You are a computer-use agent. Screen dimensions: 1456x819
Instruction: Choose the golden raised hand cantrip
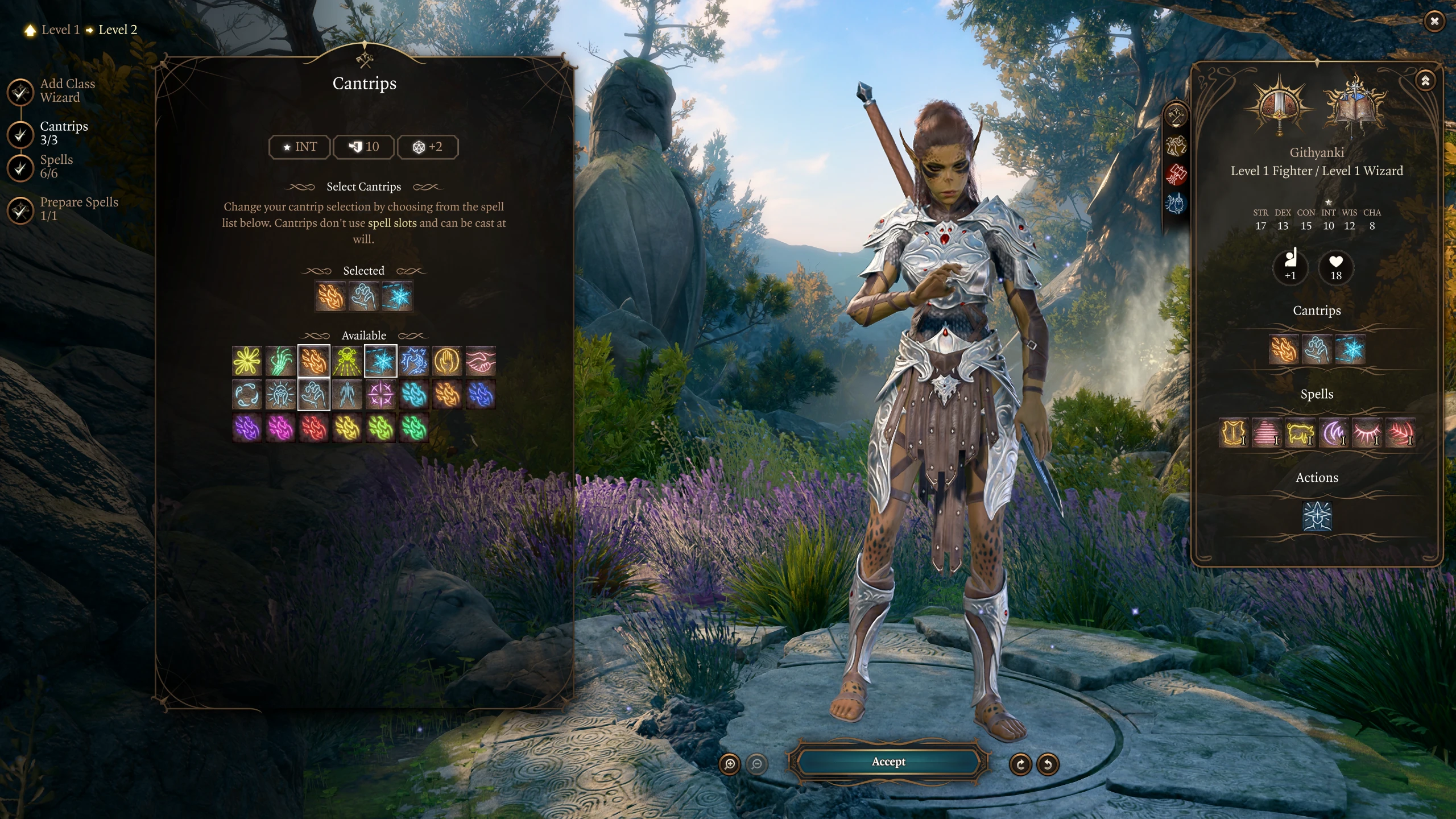[448, 361]
